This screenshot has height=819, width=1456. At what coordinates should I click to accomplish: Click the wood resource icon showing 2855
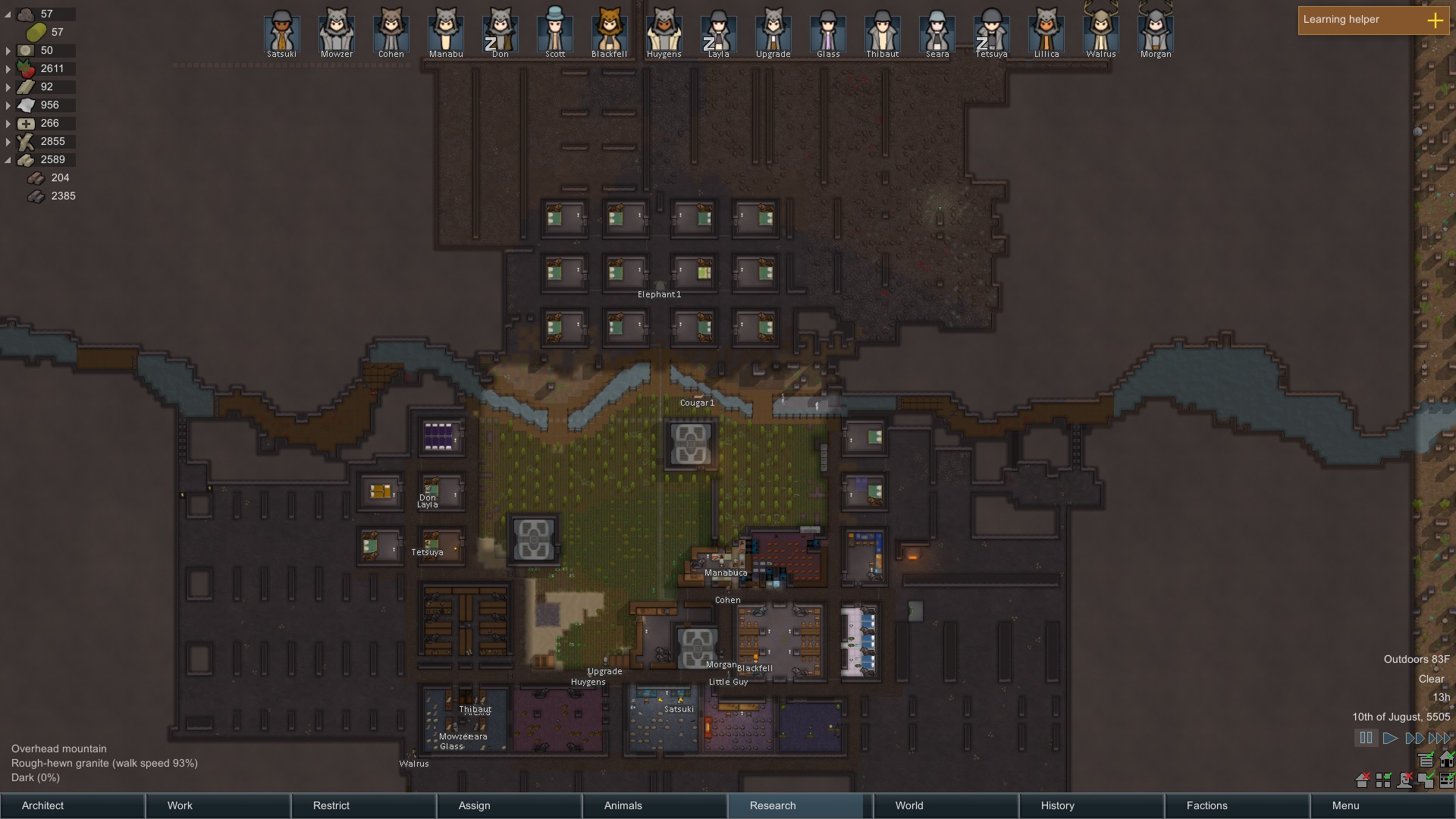coord(26,141)
